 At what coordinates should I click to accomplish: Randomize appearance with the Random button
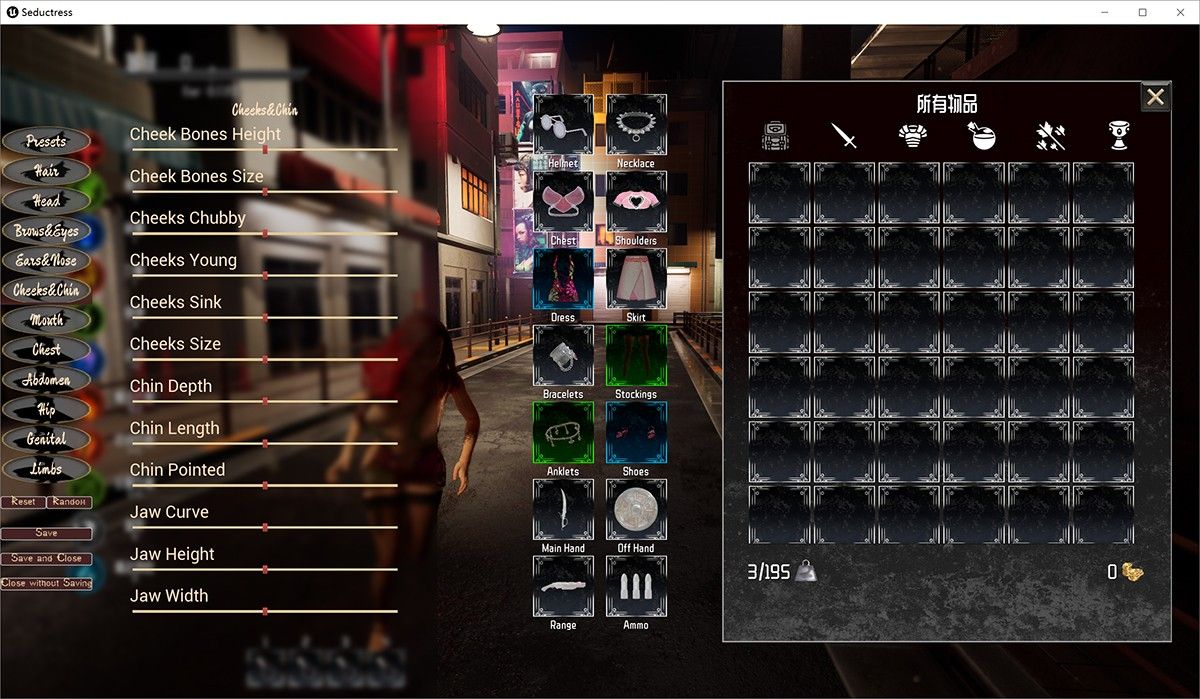coord(69,502)
